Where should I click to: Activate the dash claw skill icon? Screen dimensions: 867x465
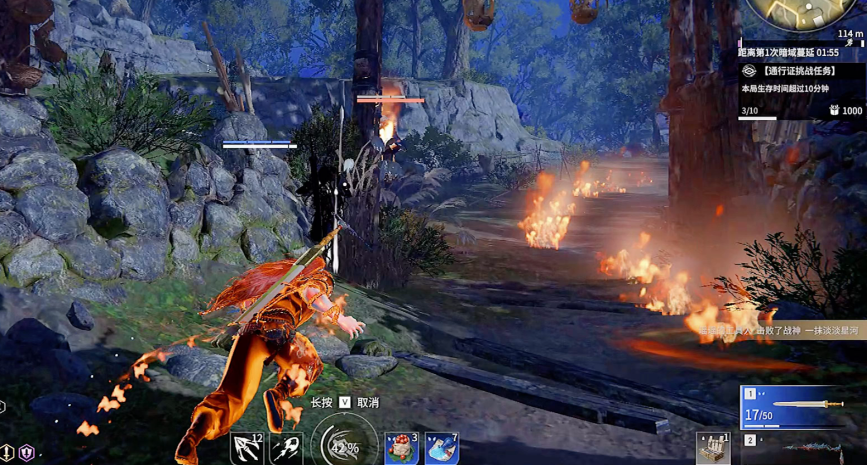287,449
